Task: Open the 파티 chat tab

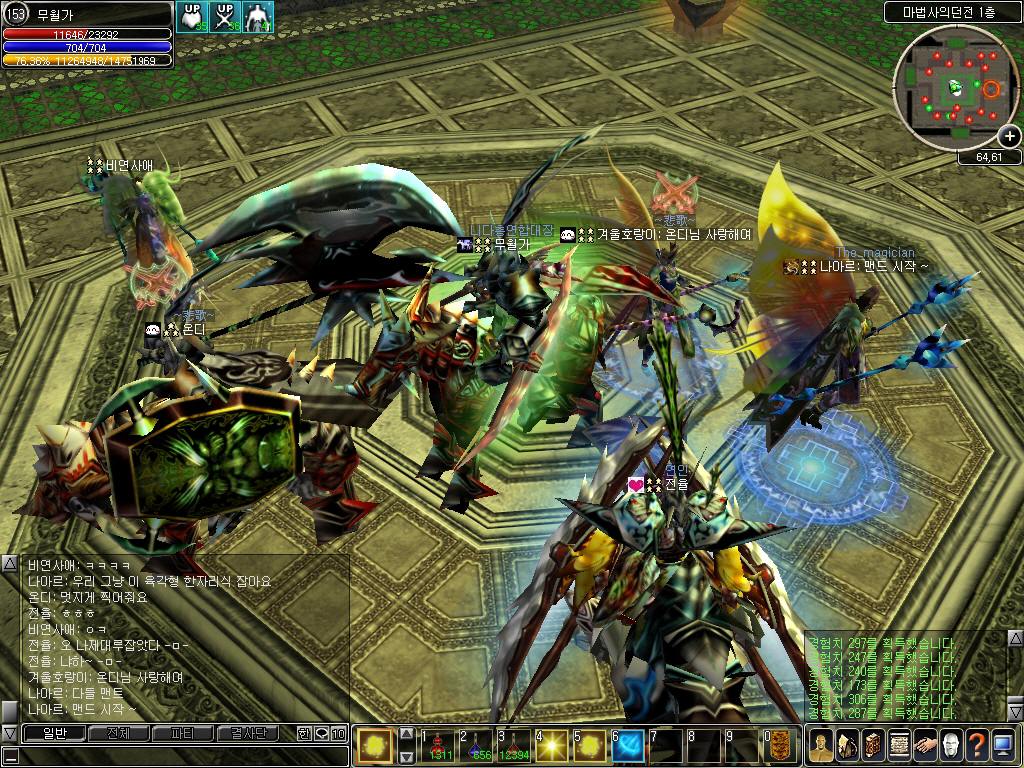Action: [183, 733]
